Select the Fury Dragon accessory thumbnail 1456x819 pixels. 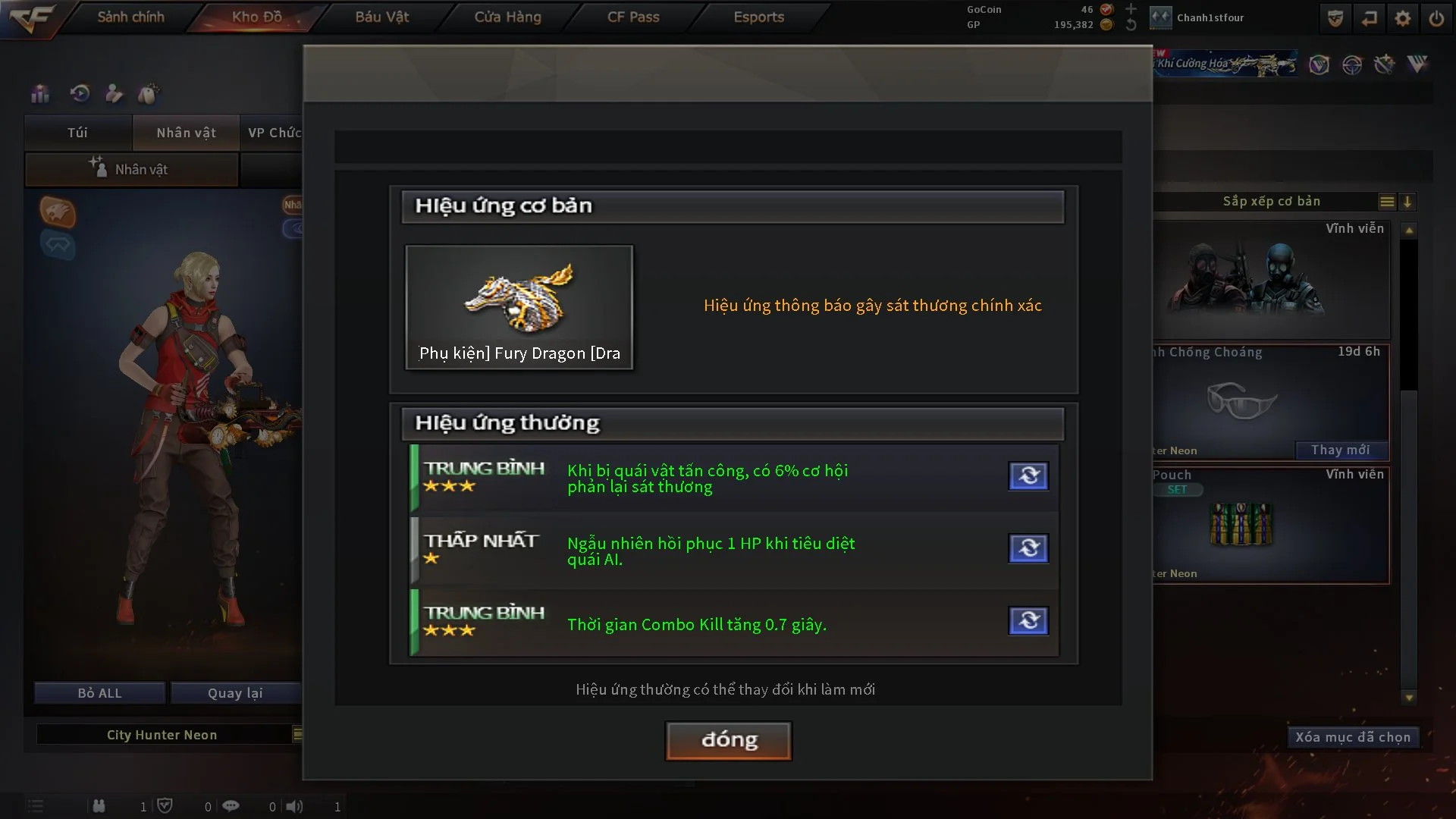pyautogui.click(x=519, y=306)
